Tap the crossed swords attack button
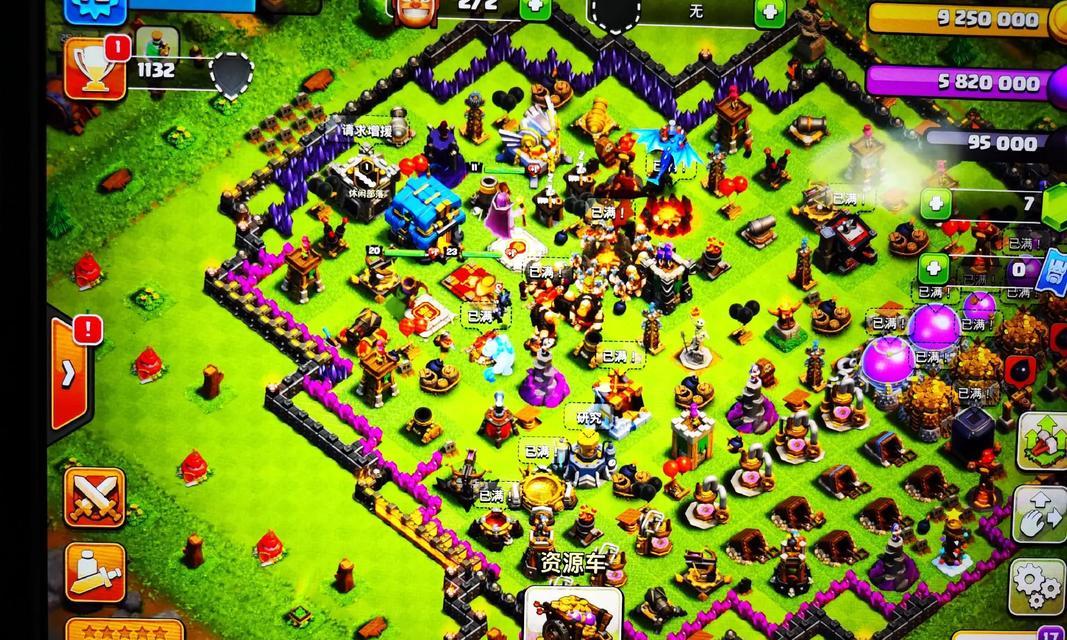The image size is (1067, 640). coord(95,498)
